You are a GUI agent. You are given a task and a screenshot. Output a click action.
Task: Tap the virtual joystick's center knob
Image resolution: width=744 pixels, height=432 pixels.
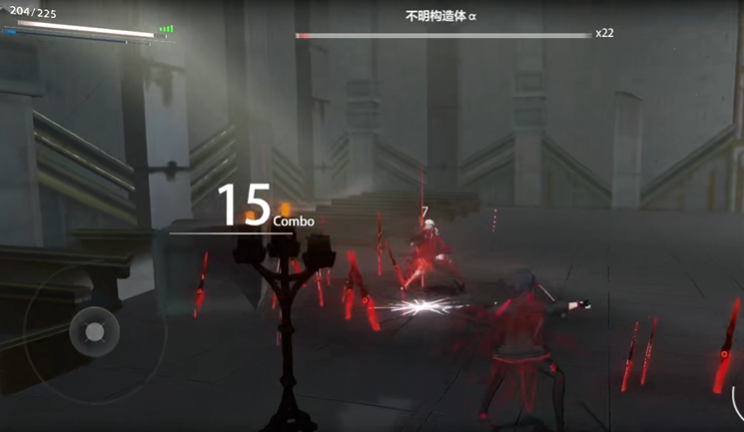94,331
